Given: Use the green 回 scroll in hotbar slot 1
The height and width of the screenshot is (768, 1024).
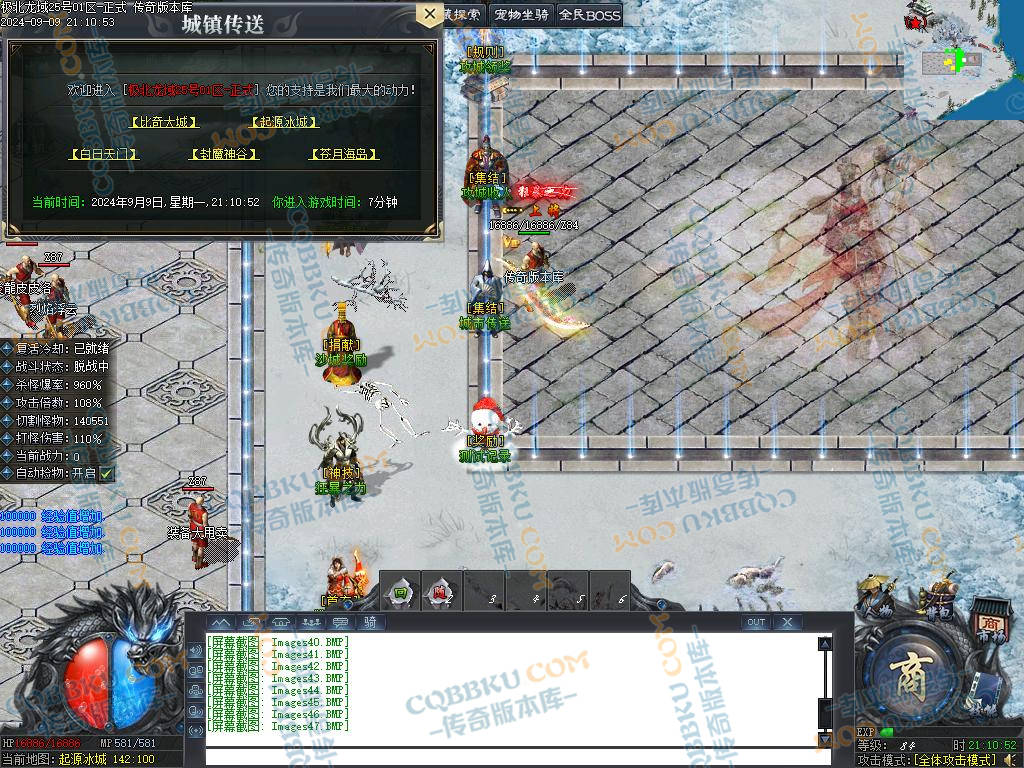Looking at the screenshot, I should pos(400,591).
